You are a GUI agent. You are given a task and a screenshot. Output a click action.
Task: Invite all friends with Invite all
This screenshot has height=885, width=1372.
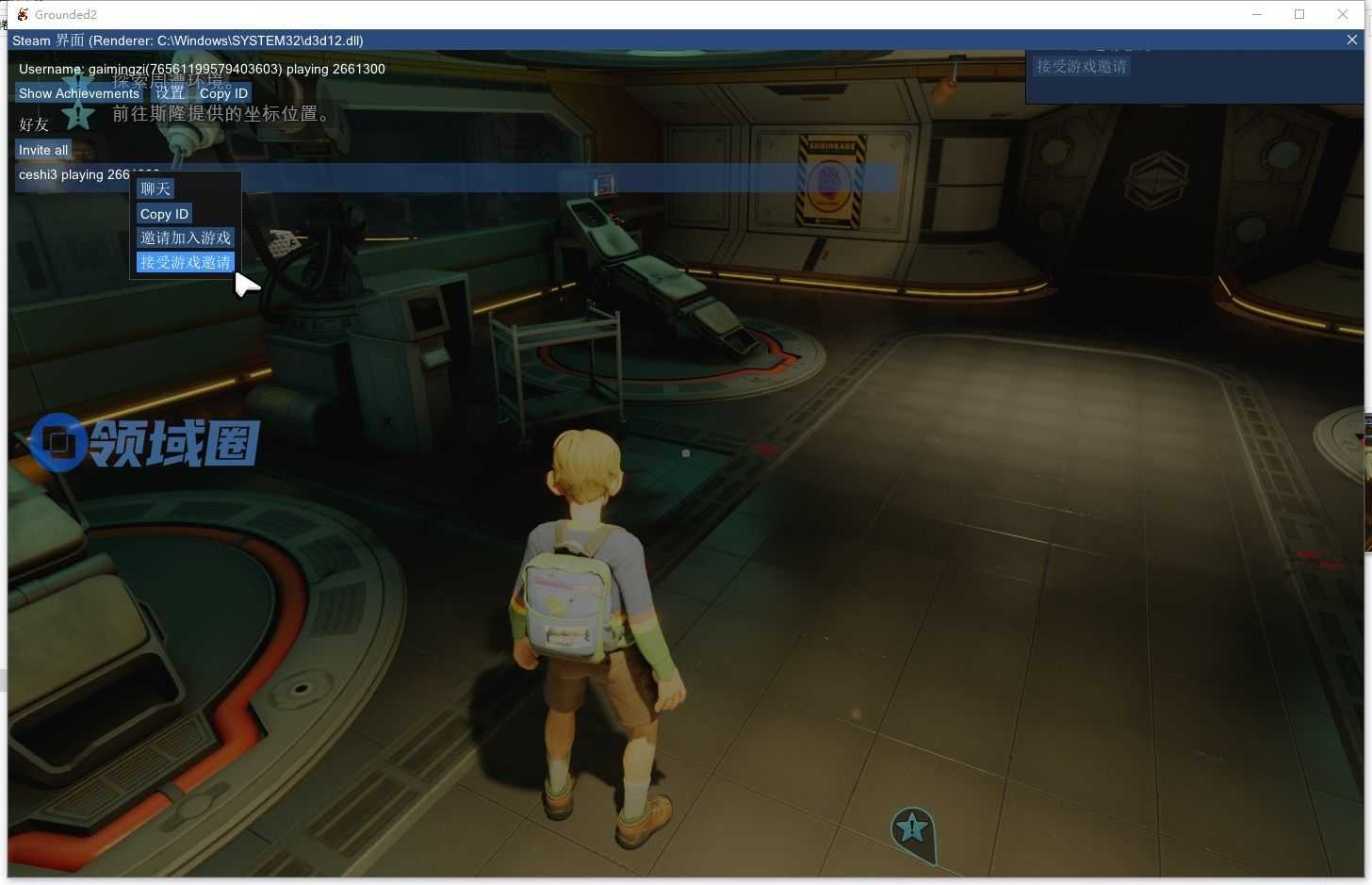pyautogui.click(x=43, y=150)
